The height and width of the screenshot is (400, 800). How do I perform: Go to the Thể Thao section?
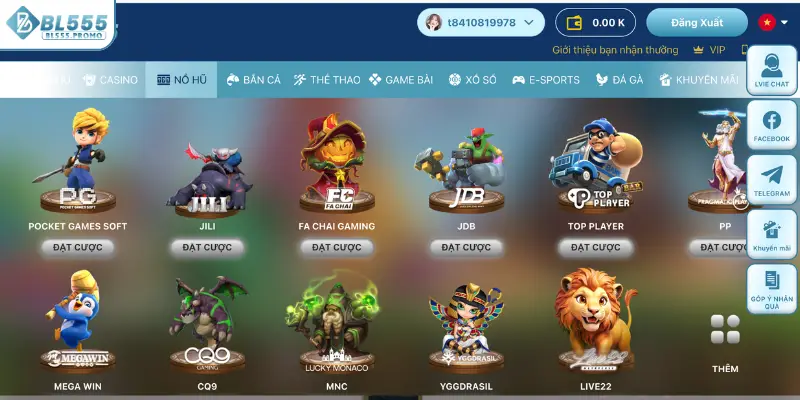point(326,79)
